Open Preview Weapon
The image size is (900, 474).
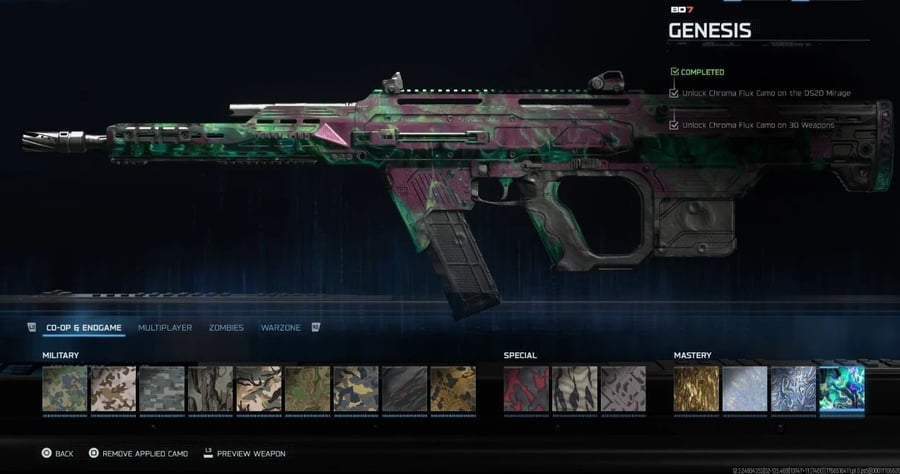[246, 454]
